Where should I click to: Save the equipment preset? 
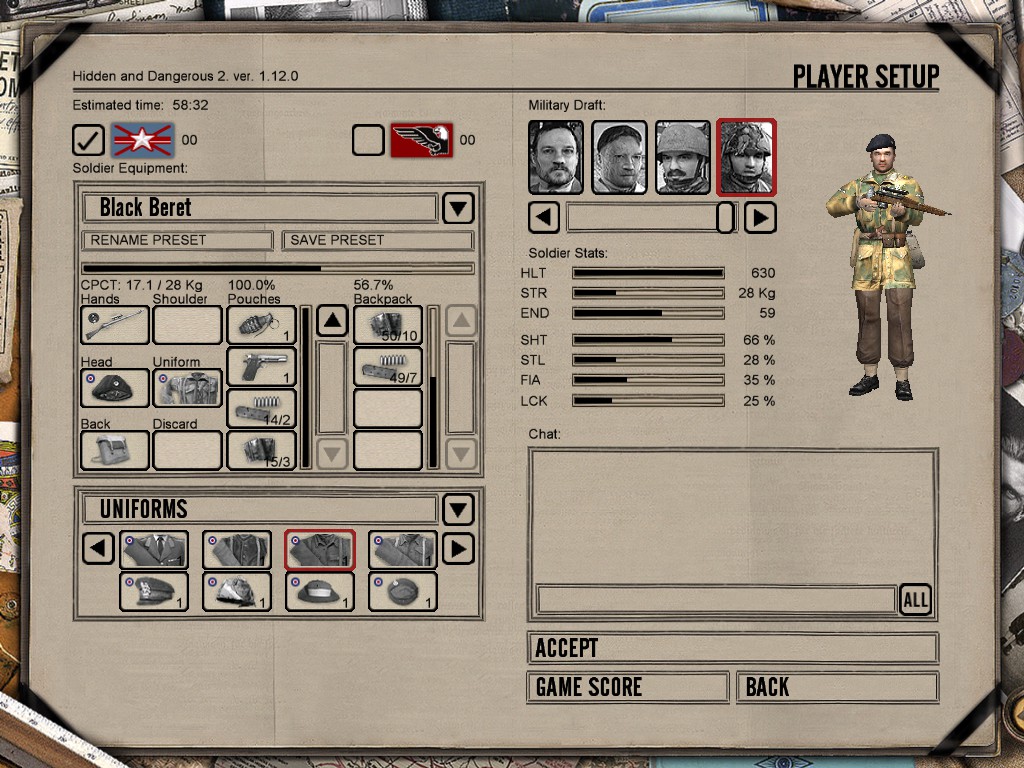coord(377,240)
